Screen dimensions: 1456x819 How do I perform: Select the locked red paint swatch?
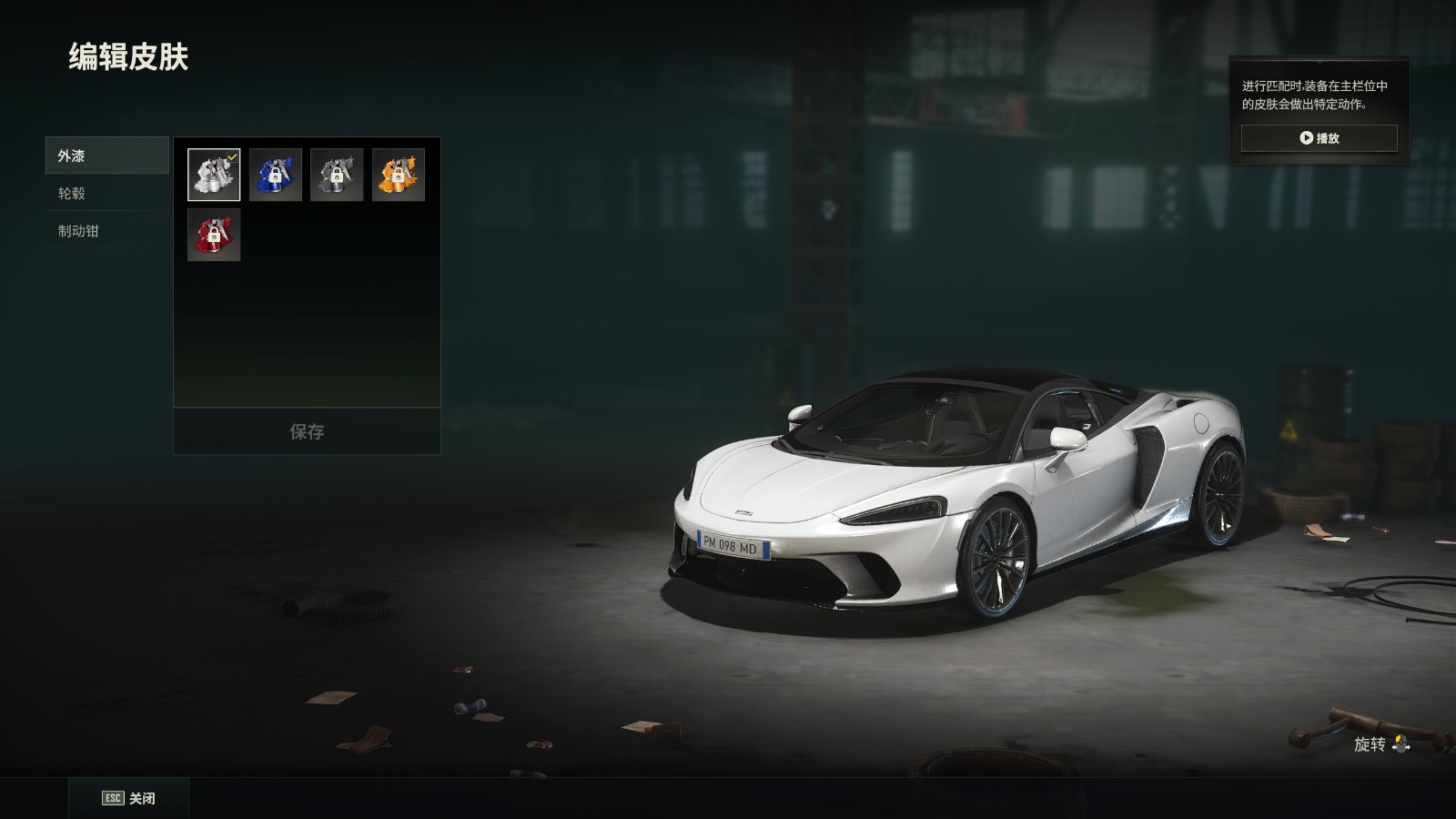[x=214, y=235]
